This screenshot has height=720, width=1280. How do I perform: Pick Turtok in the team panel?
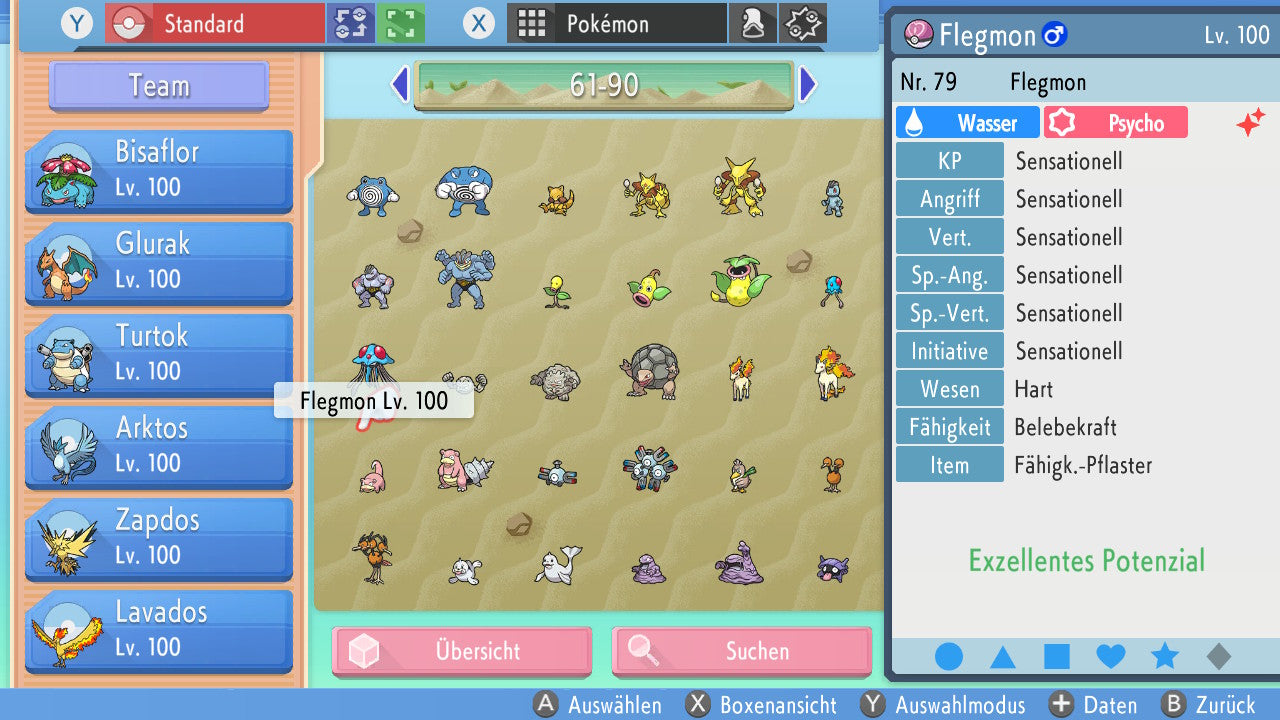coord(160,354)
